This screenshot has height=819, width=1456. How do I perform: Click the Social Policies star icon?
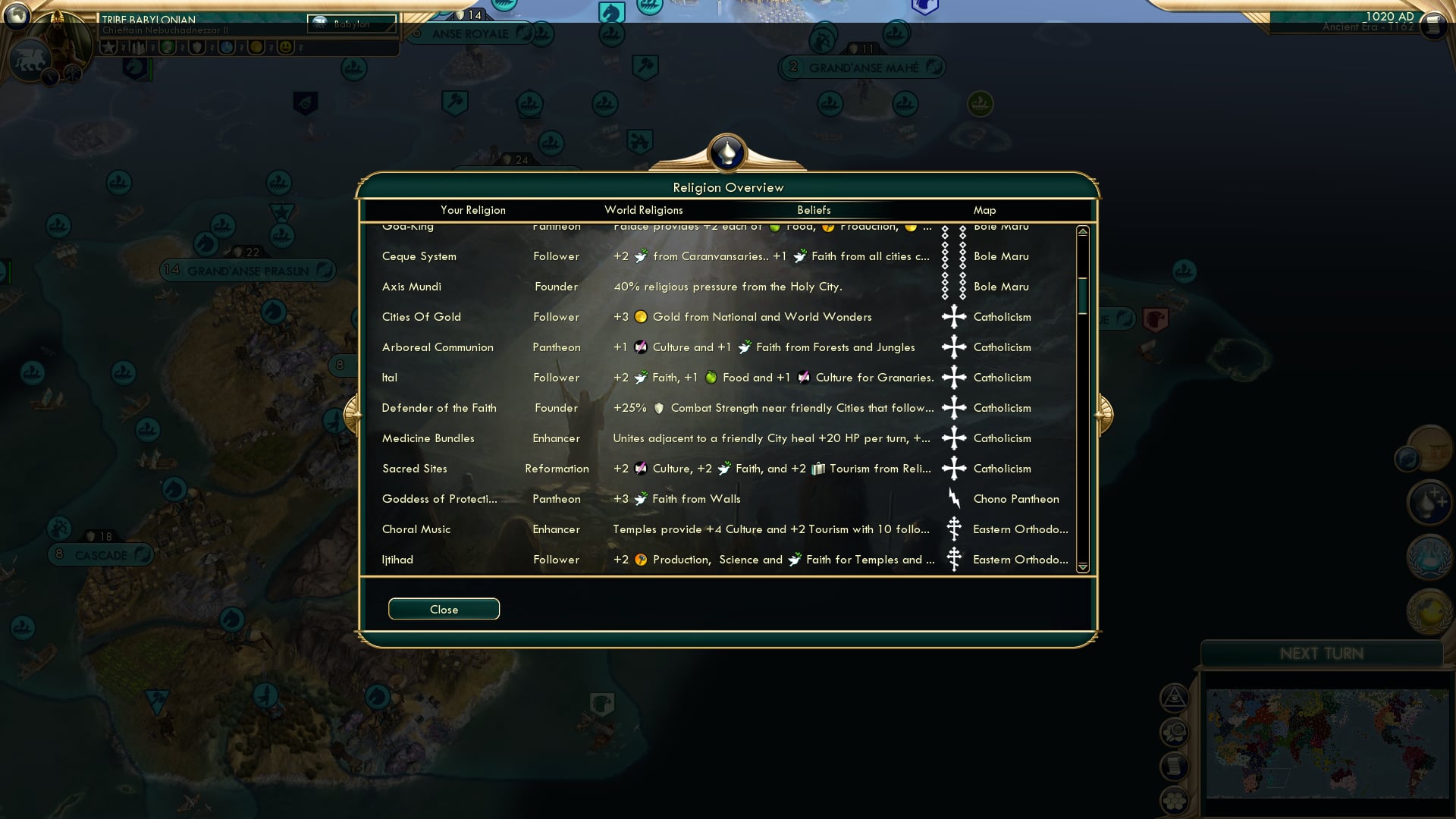110,46
